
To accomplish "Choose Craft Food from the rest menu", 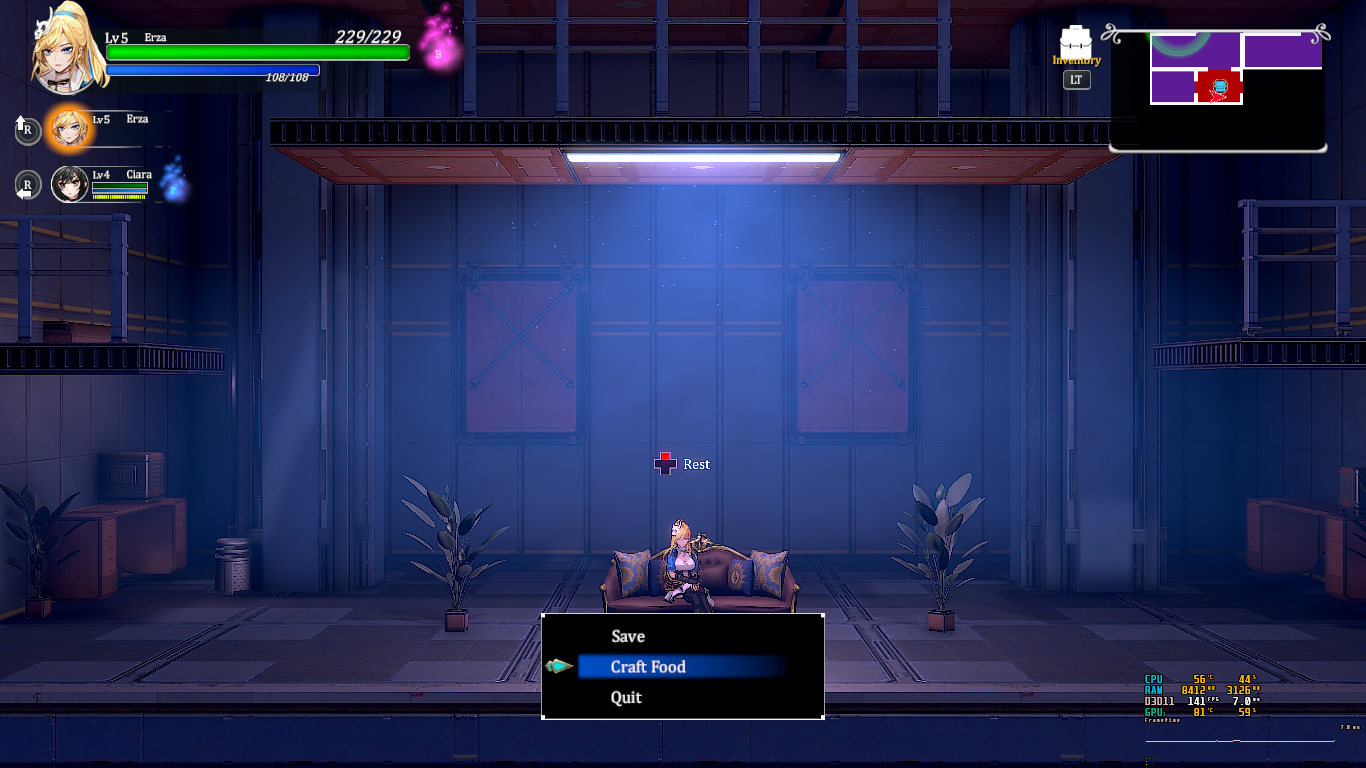I will coord(648,667).
